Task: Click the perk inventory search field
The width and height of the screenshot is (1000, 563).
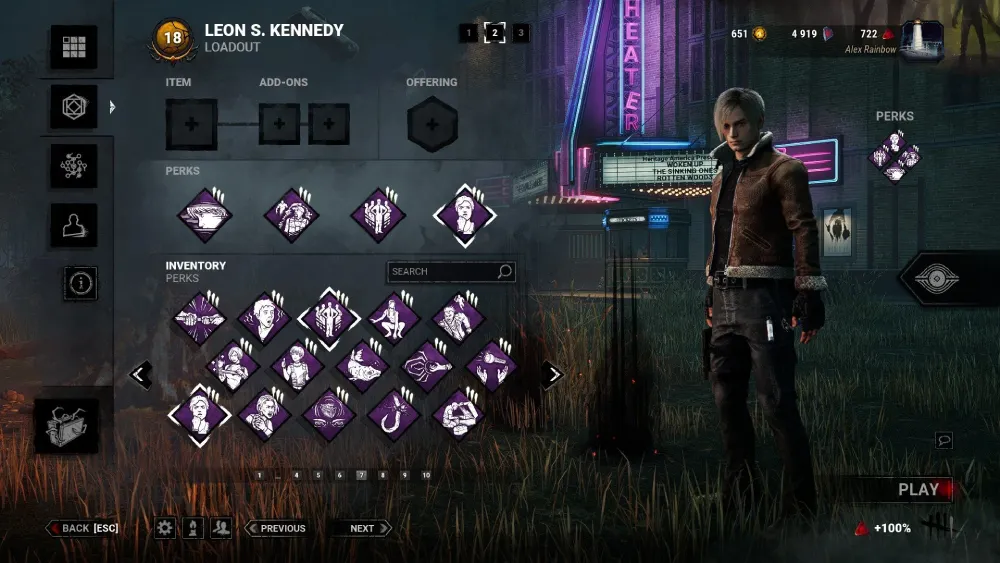Action: coord(441,271)
